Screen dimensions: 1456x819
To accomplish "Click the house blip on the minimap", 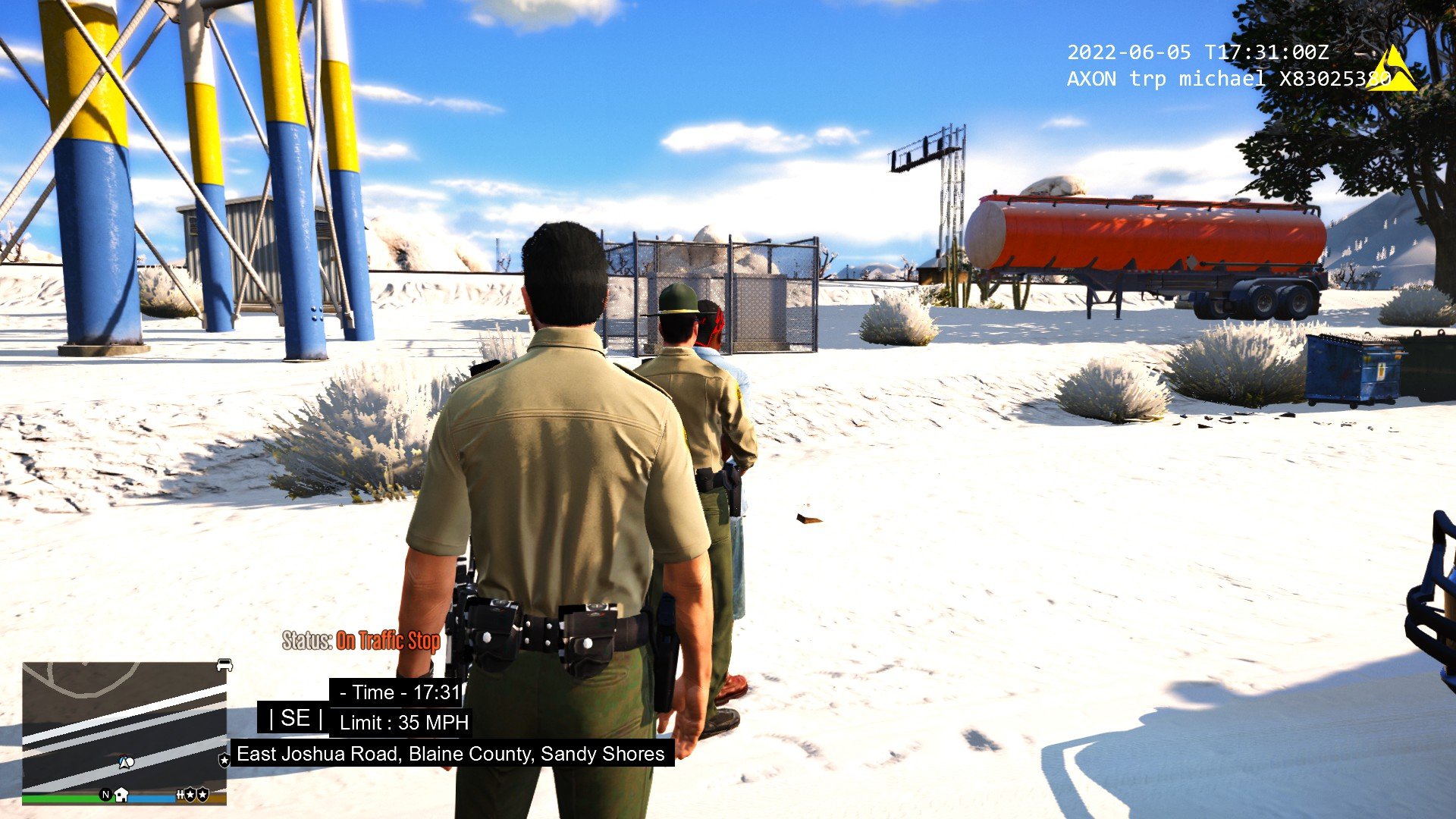I will click(x=121, y=795).
